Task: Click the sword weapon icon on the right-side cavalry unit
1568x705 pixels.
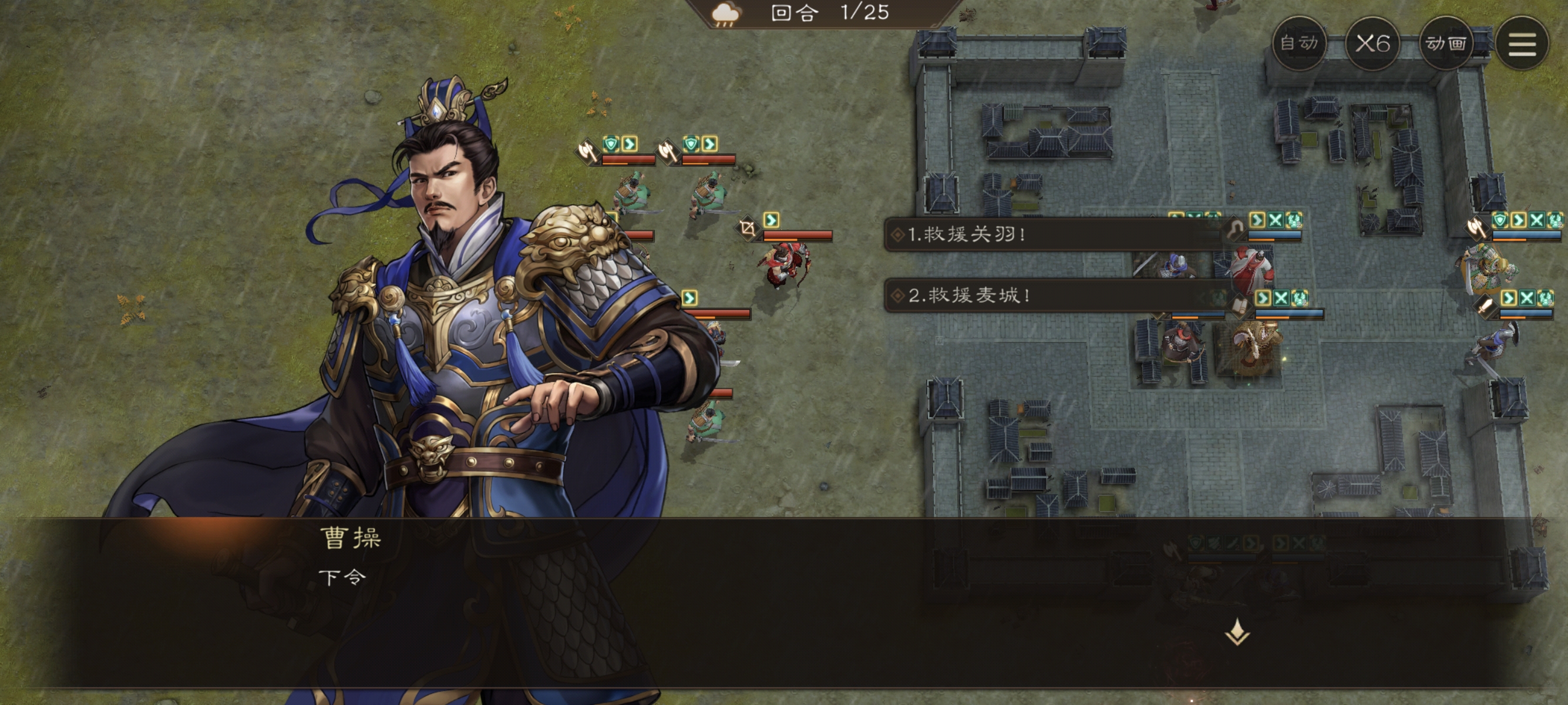Action: pos(1485,305)
